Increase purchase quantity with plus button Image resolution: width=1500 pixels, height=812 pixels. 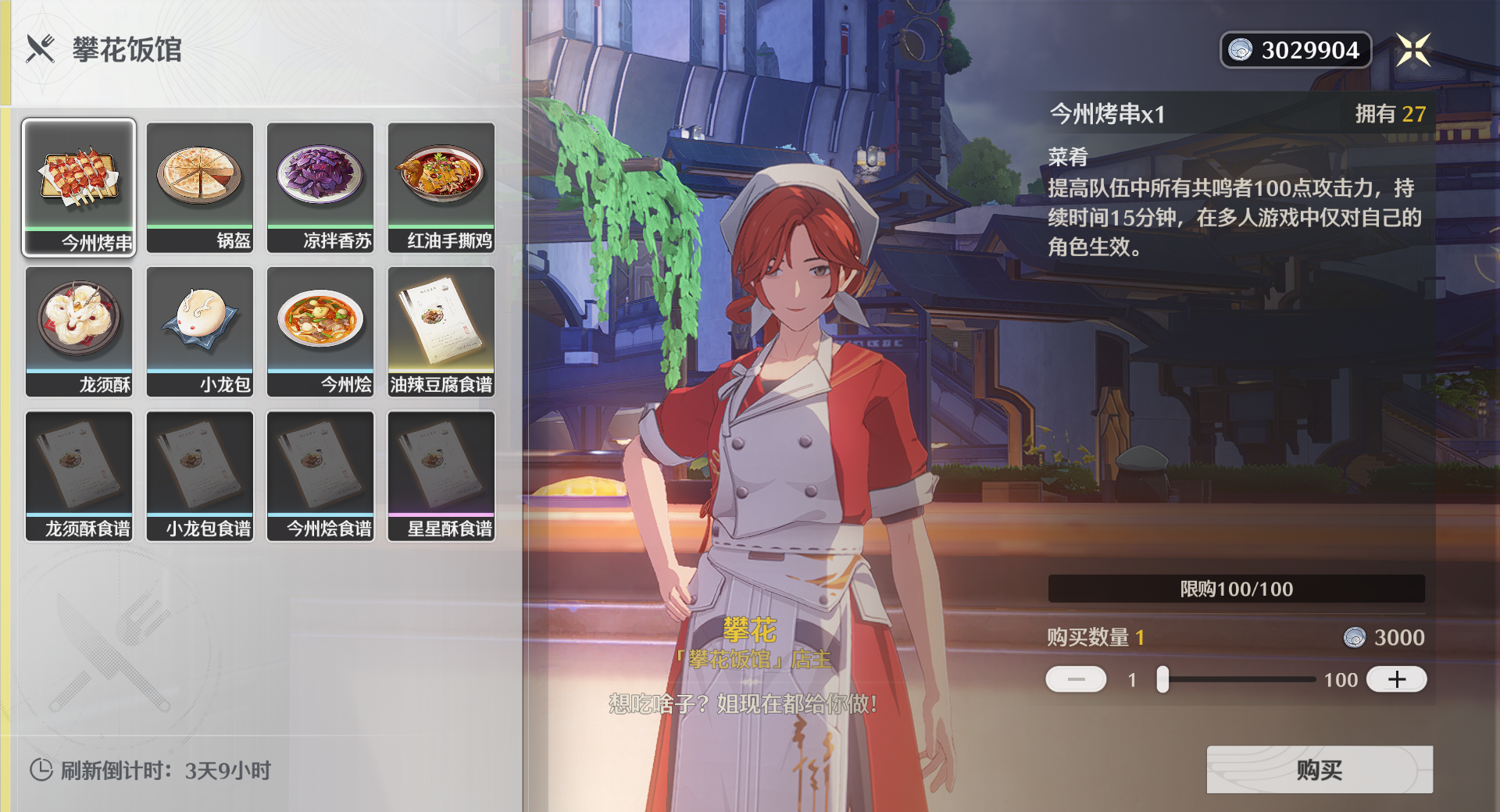[x=1396, y=679]
